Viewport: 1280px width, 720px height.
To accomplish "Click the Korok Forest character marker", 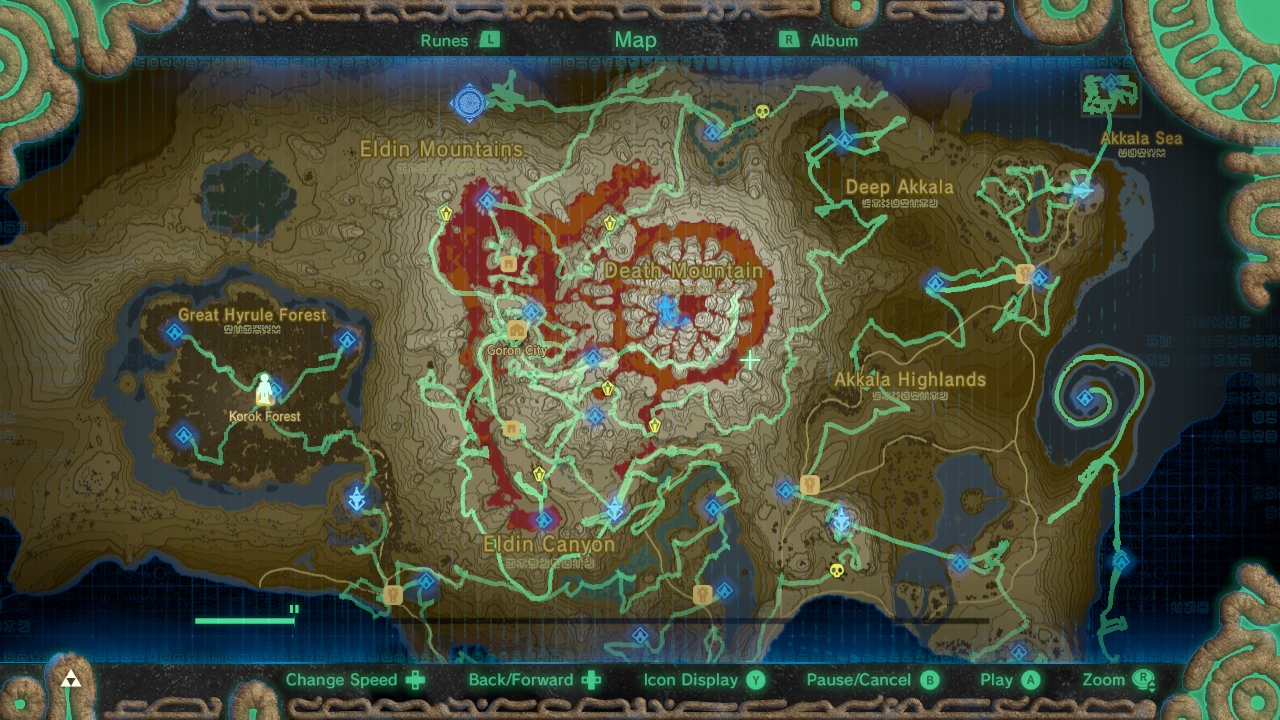I will pos(264,390).
